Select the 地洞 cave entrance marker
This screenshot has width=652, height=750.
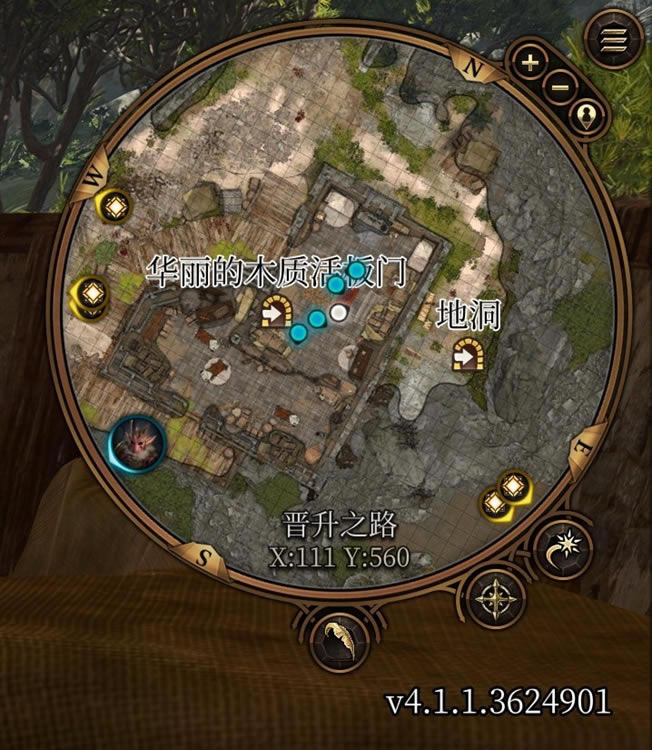click(465, 353)
